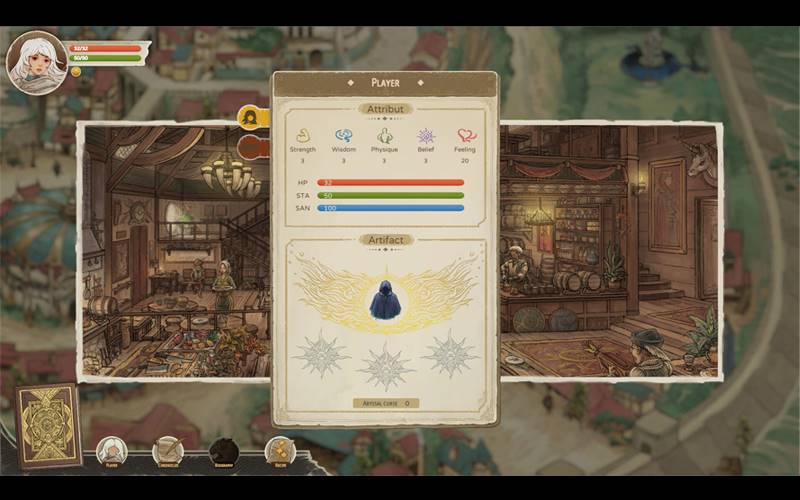Click the Feeling heart attribute icon
The height and width of the screenshot is (500, 800).
[466, 136]
